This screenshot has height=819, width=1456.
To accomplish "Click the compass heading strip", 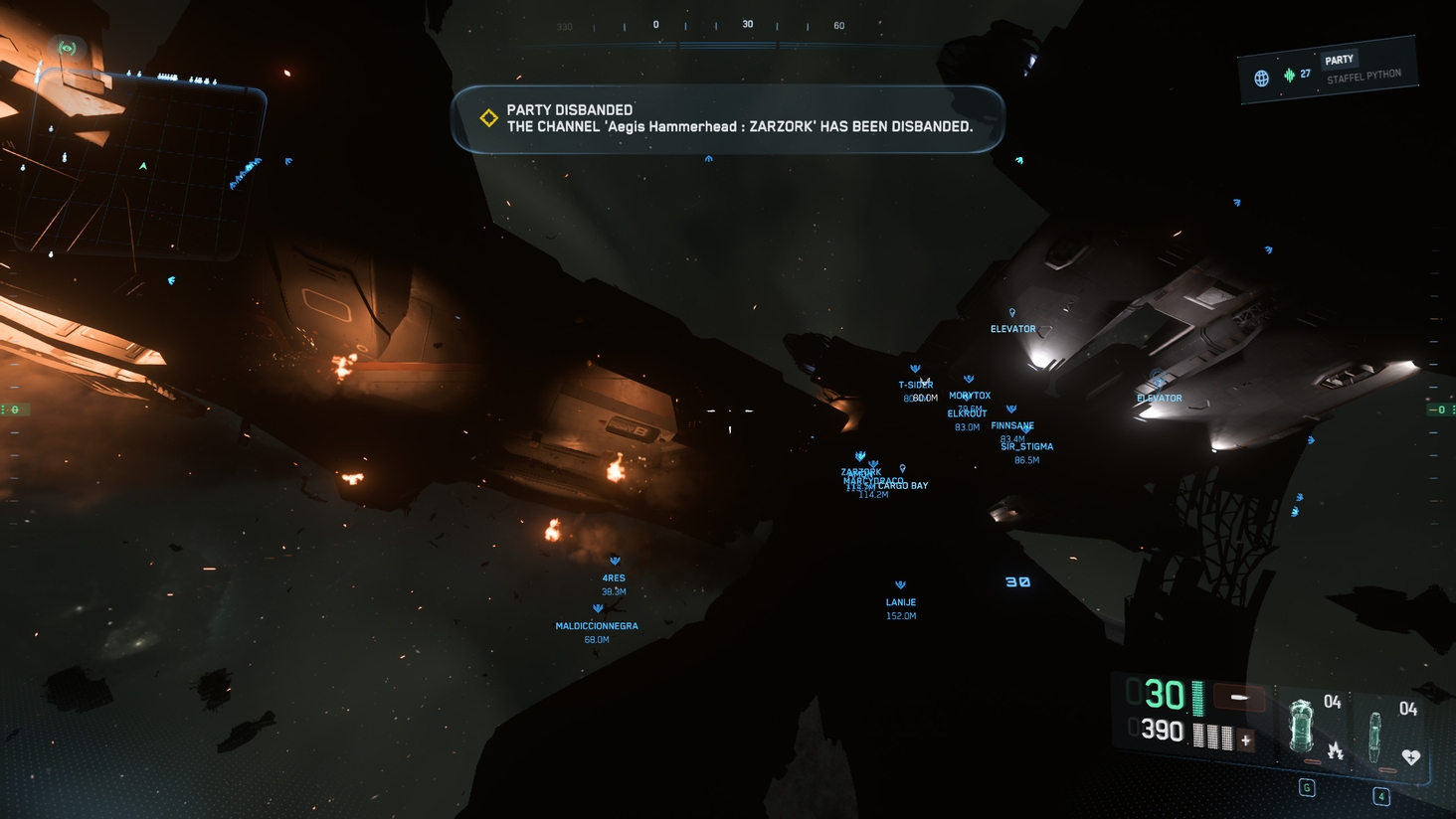I will [x=716, y=26].
